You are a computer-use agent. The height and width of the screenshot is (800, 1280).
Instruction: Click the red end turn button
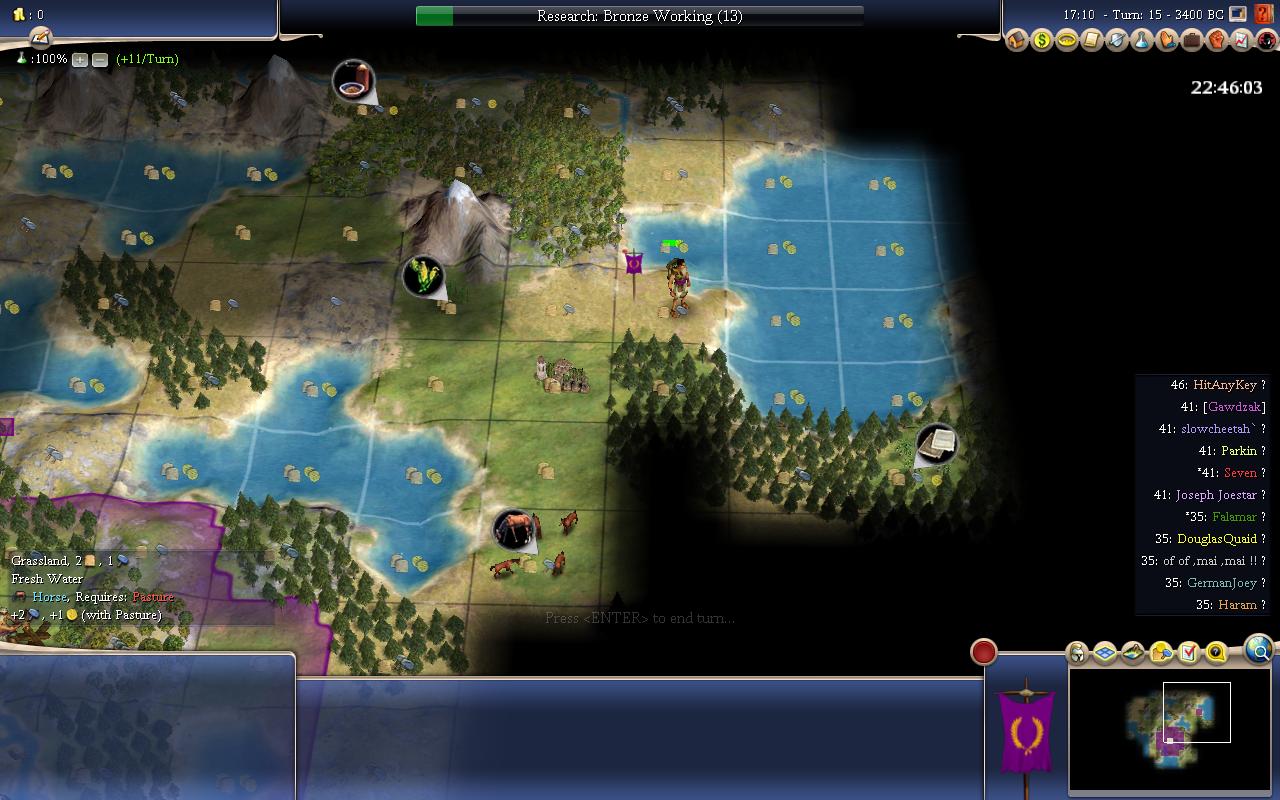click(984, 652)
